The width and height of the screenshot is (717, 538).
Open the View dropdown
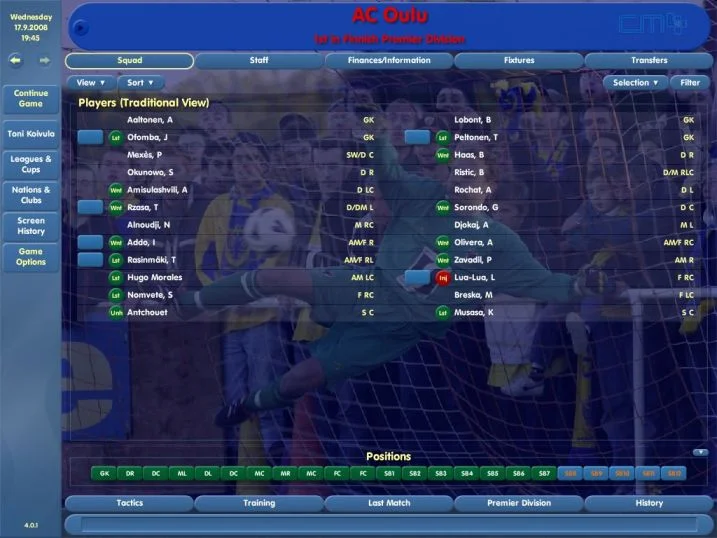90,83
